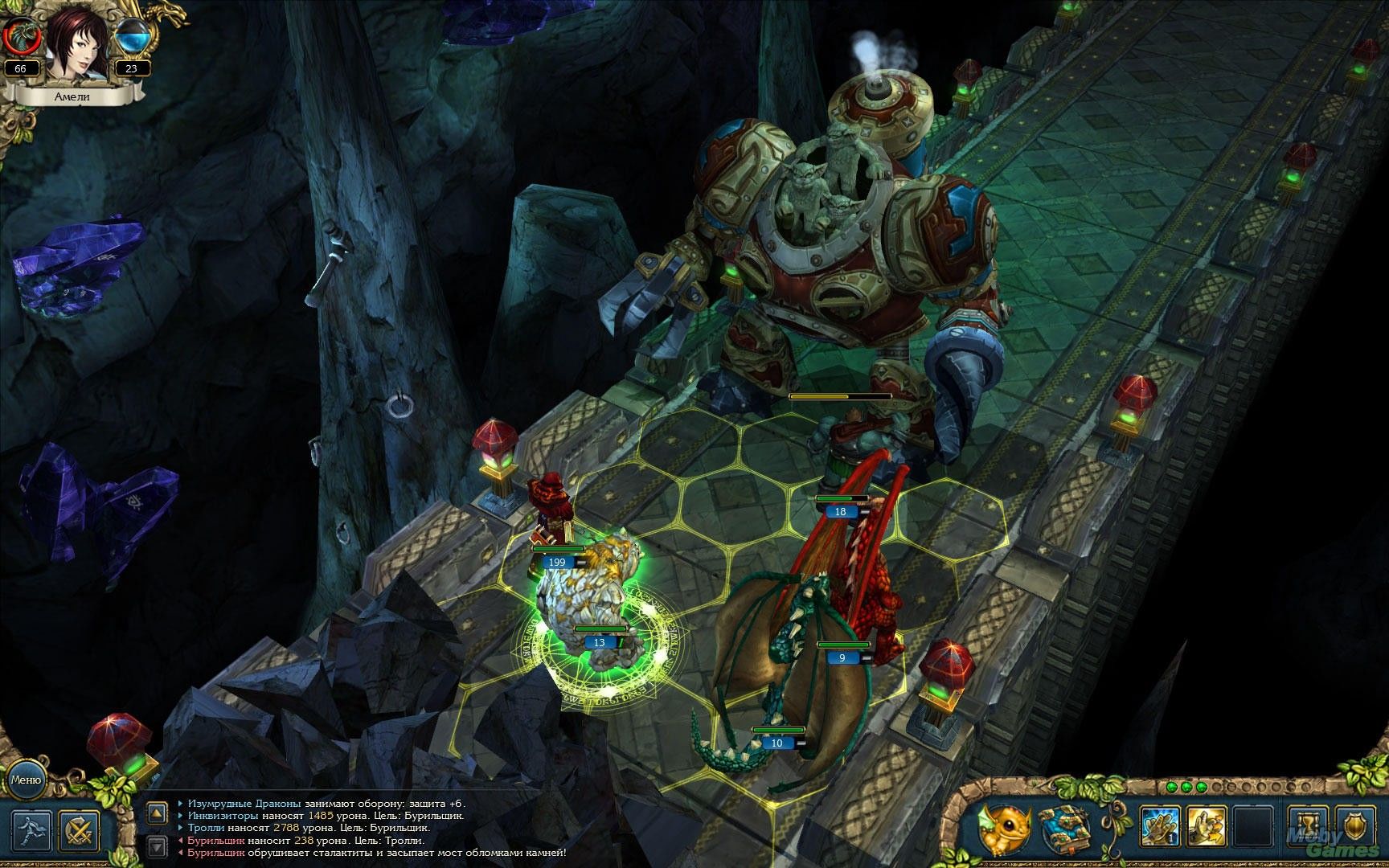Select the baby dragon pet icon
Image resolution: width=1389 pixels, height=868 pixels.
pos(1003,828)
